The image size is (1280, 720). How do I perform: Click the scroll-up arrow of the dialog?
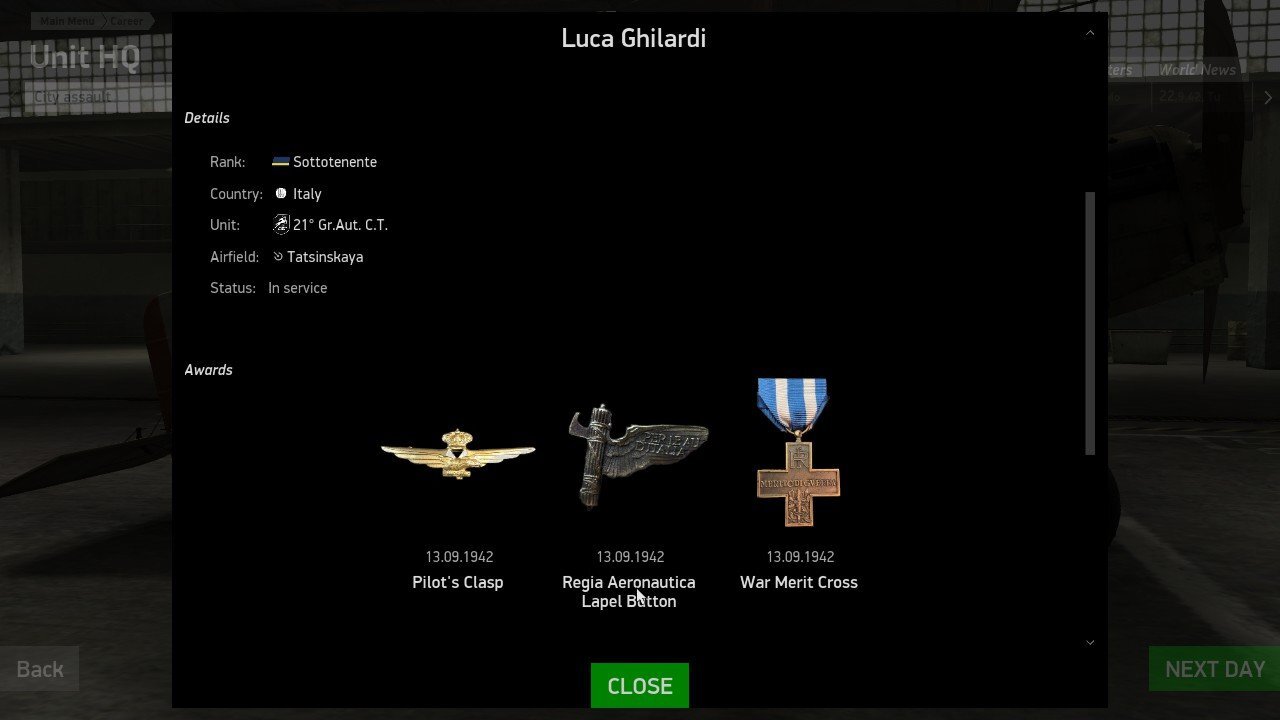click(1090, 33)
